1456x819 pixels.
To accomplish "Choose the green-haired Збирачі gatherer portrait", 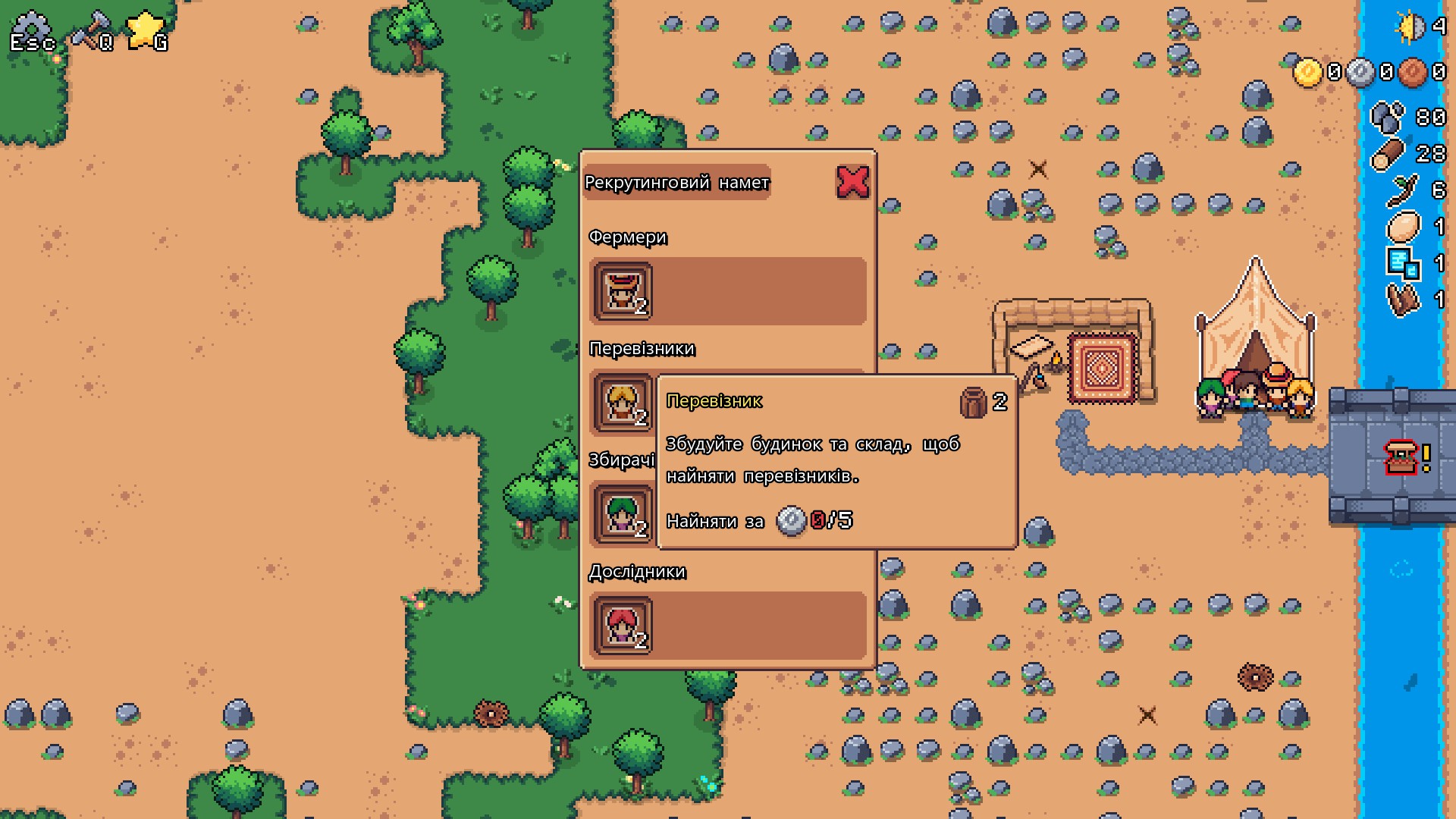I will [x=622, y=514].
